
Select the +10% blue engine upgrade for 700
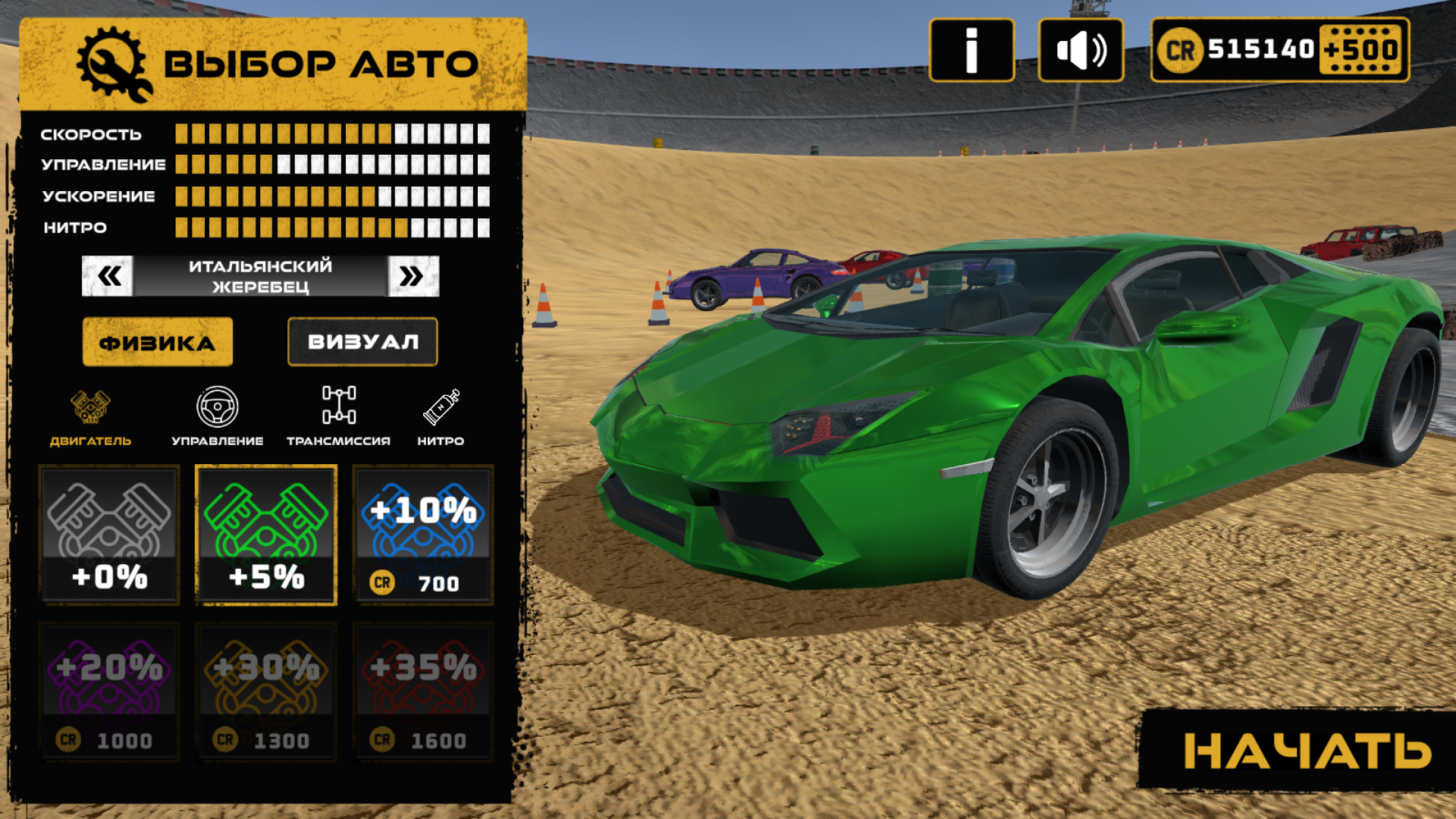coord(422,535)
